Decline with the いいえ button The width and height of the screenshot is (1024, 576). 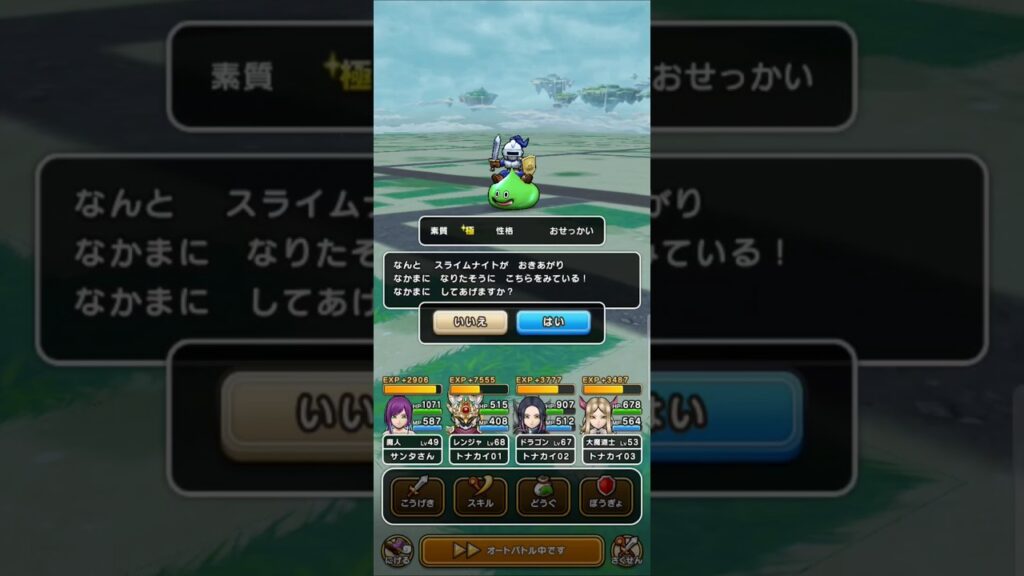click(470, 322)
